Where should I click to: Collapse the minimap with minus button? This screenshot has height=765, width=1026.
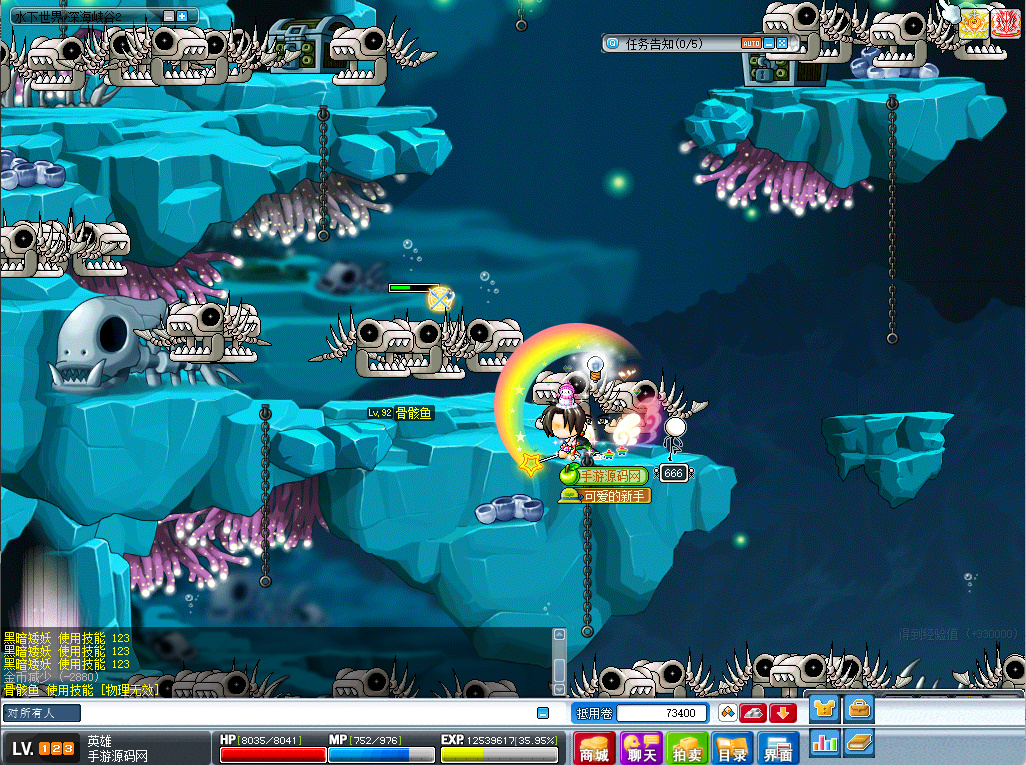point(168,16)
